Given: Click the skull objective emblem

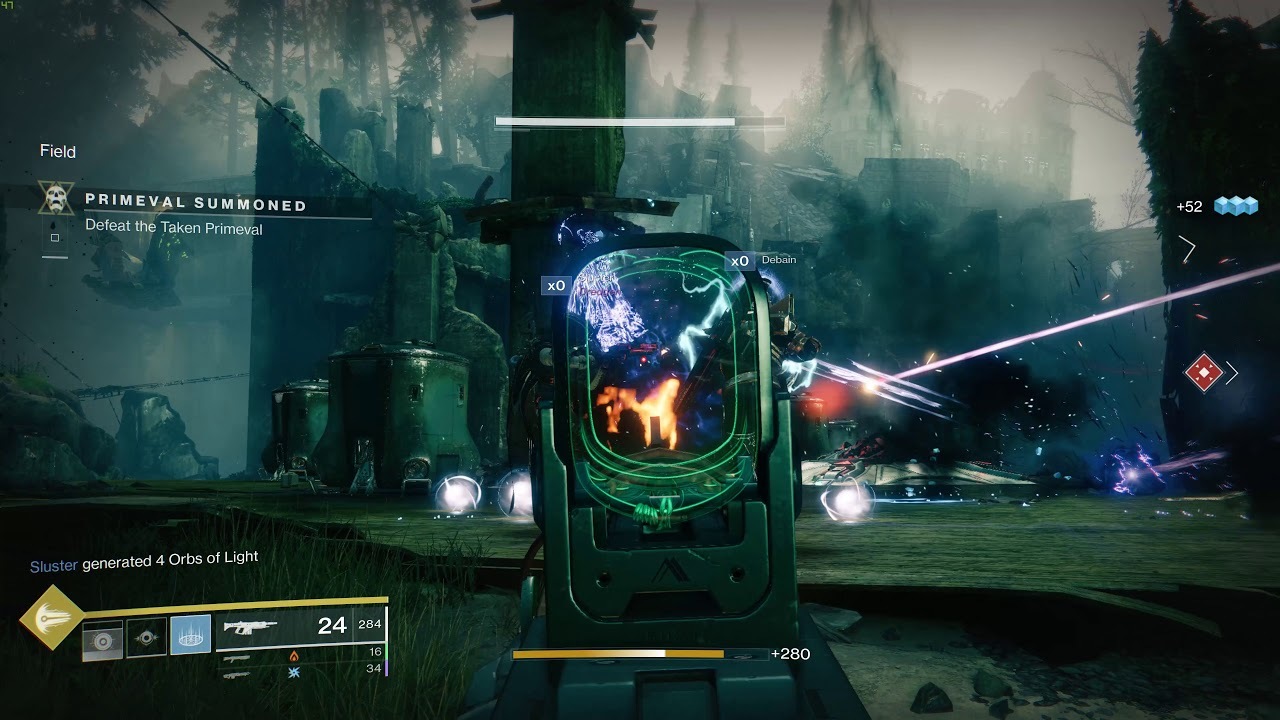Looking at the screenshot, I should click(x=55, y=197).
